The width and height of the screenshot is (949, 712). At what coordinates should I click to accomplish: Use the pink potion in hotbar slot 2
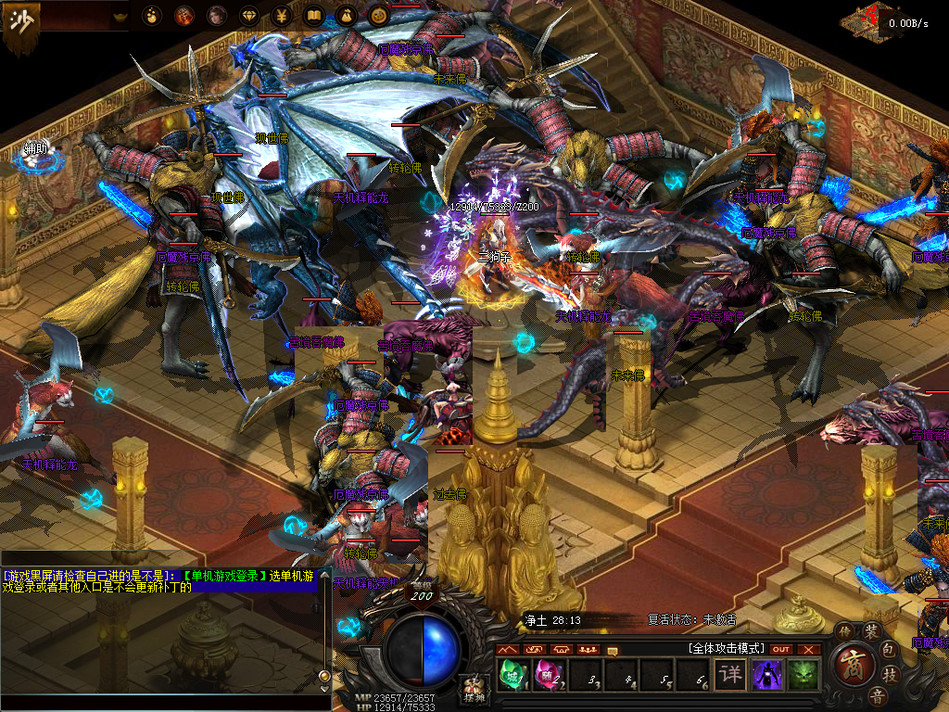pos(547,674)
